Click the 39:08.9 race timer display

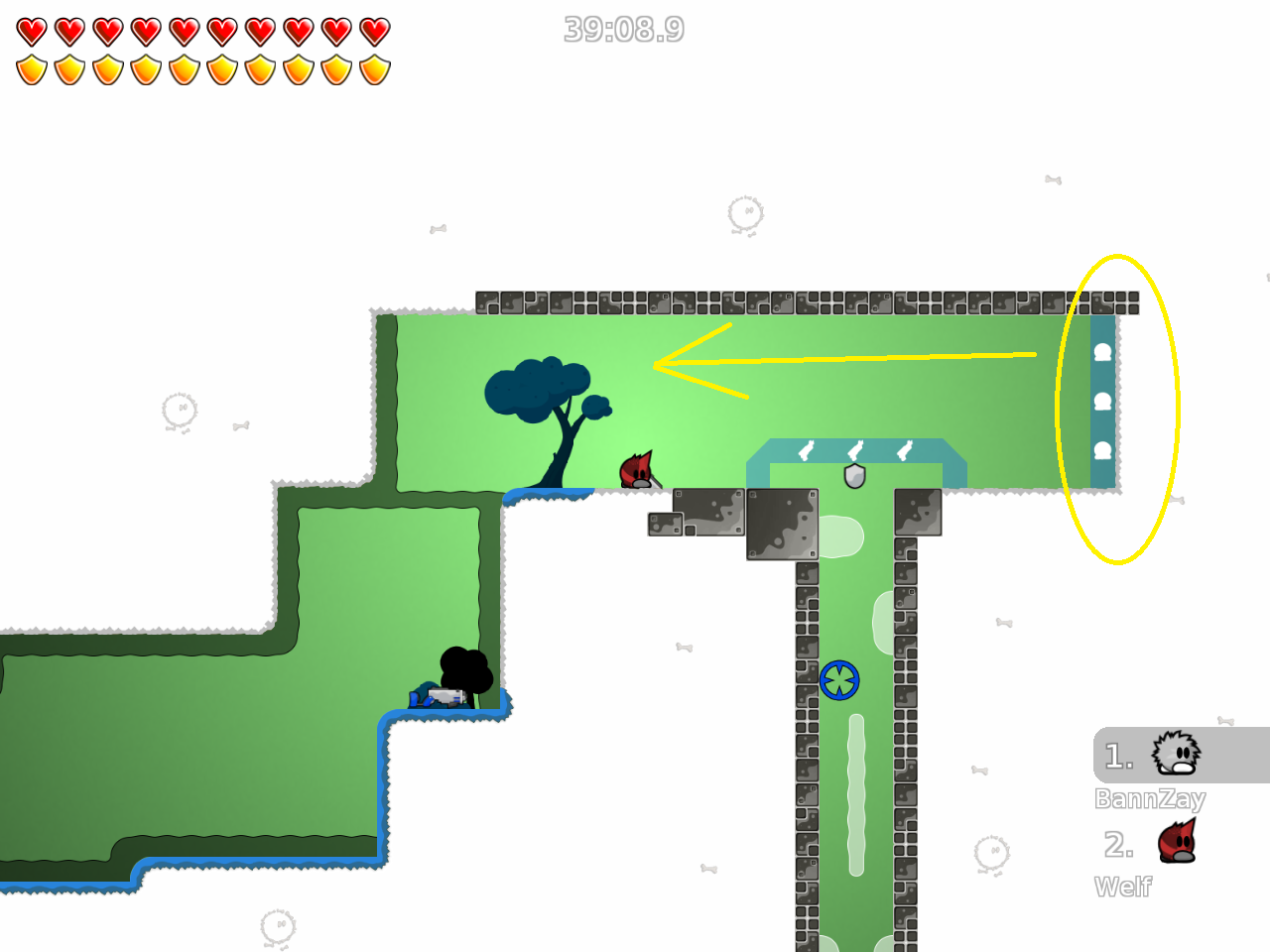point(625,30)
